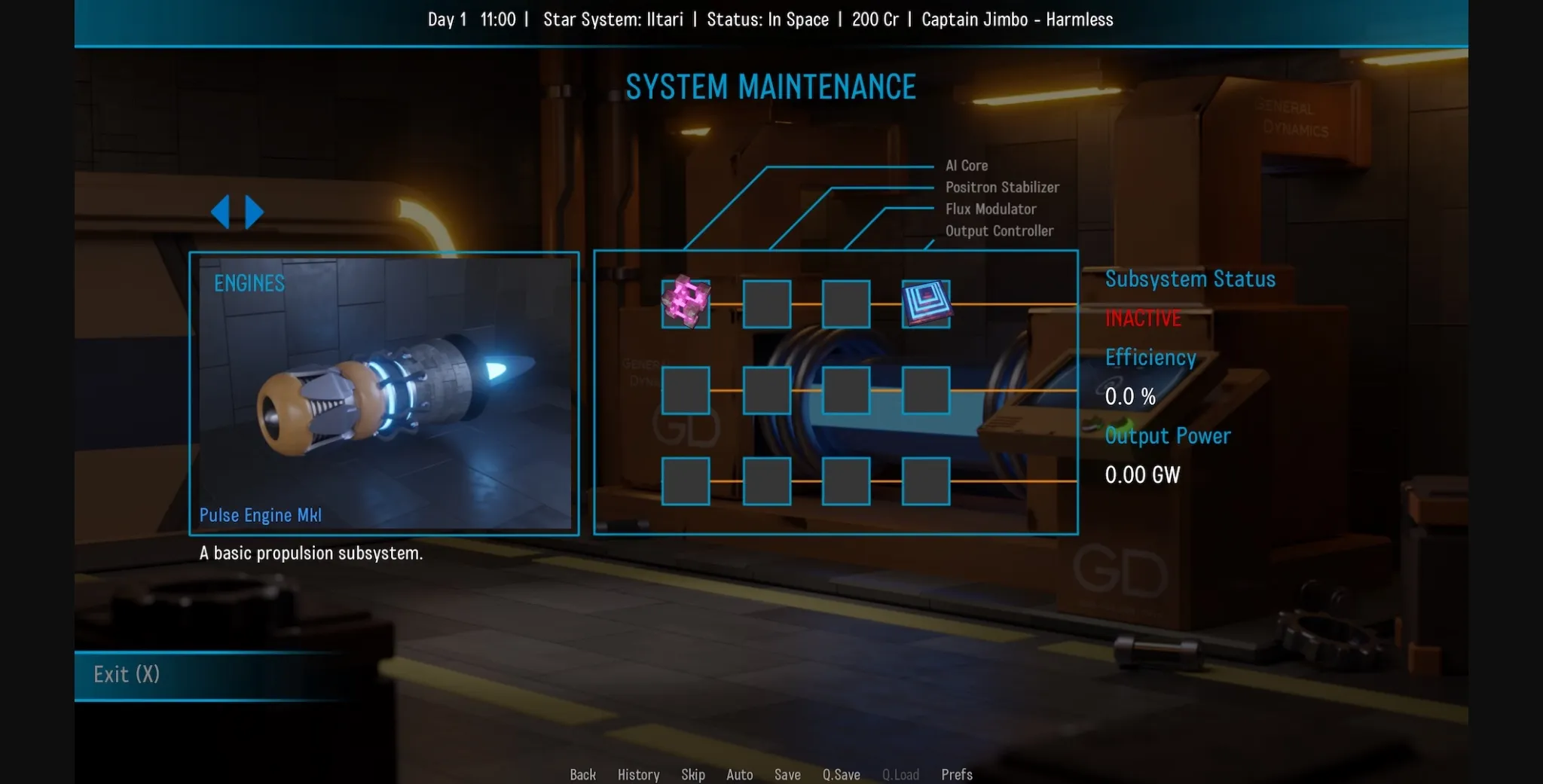
Task: Perform a Q.Save quick save
Action: [x=840, y=774]
